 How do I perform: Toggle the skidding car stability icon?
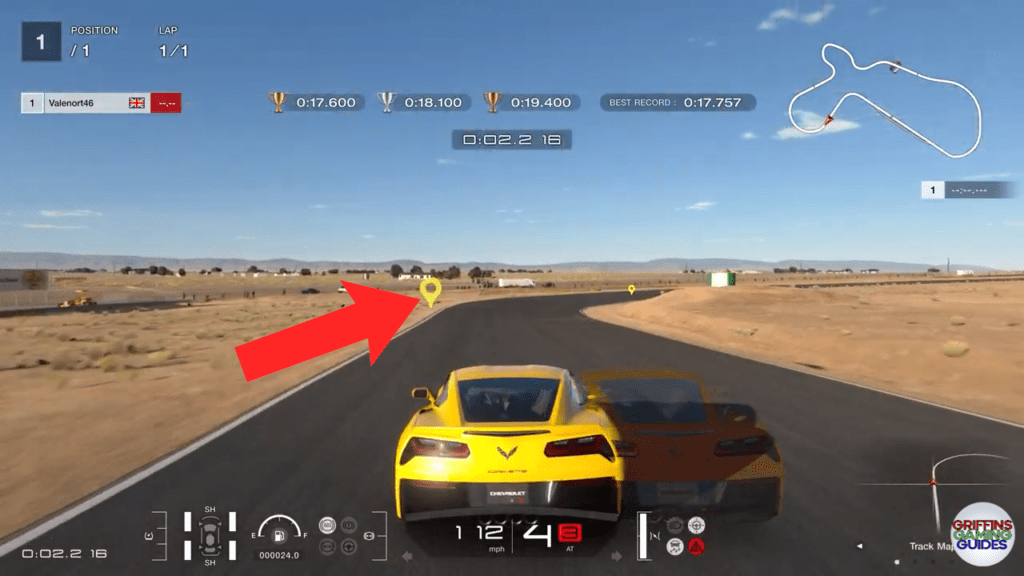tap(675, 546)
